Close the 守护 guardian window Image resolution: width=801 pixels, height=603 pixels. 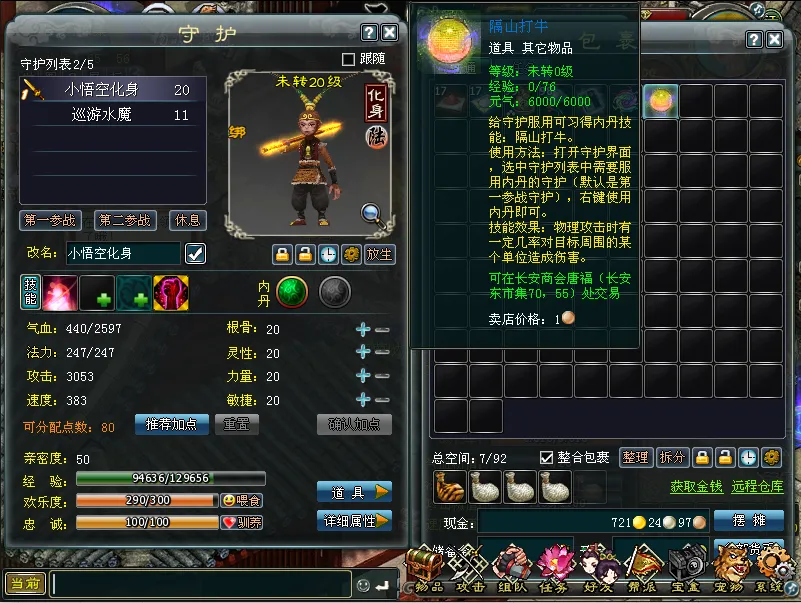390,33
